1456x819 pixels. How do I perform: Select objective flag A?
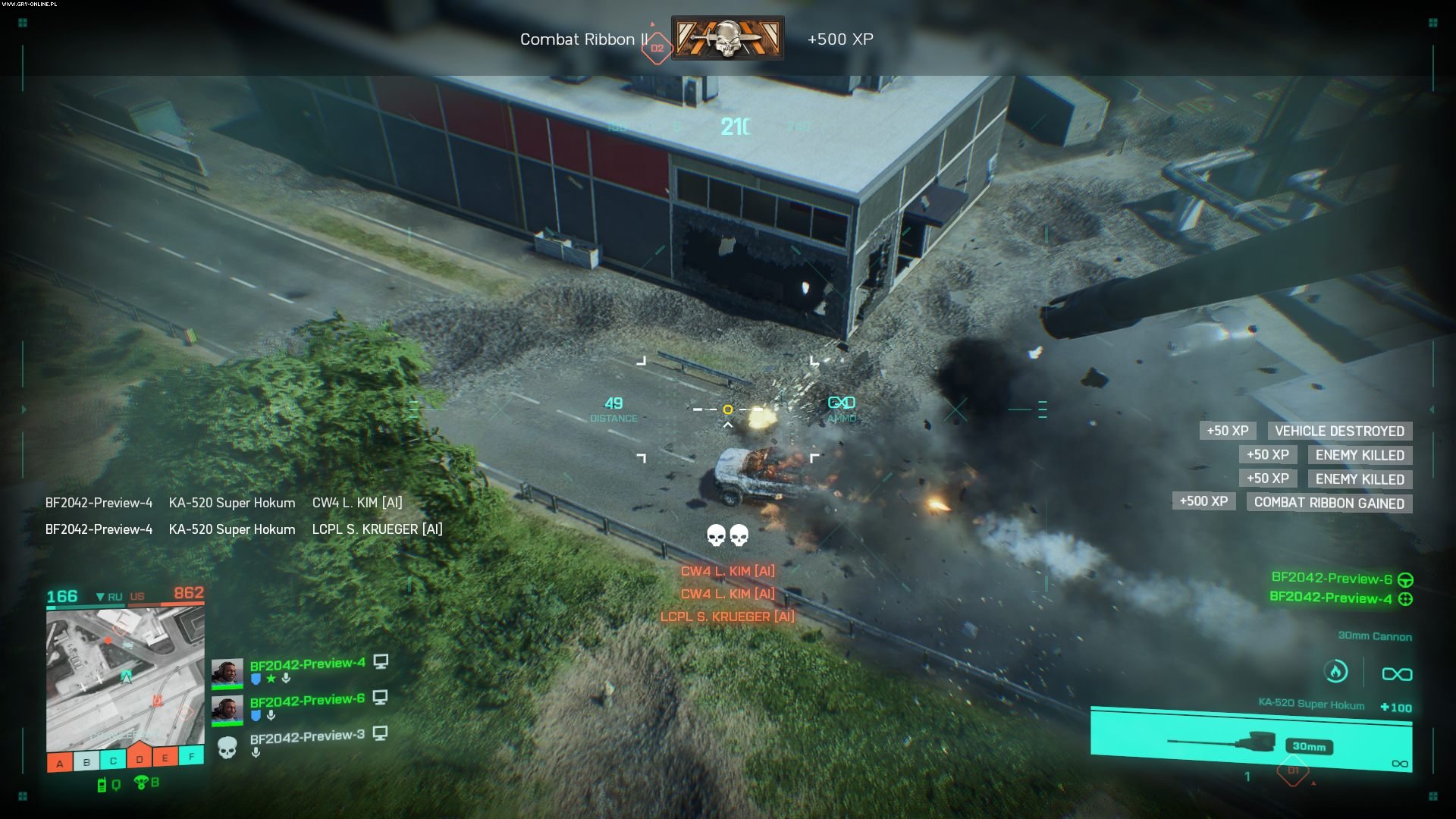click(x=60, y=762)
